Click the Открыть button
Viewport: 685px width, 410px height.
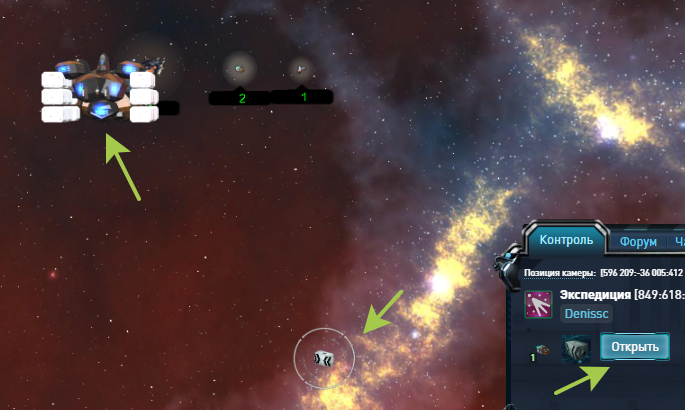pyautogui.click(x=635, y=347)
